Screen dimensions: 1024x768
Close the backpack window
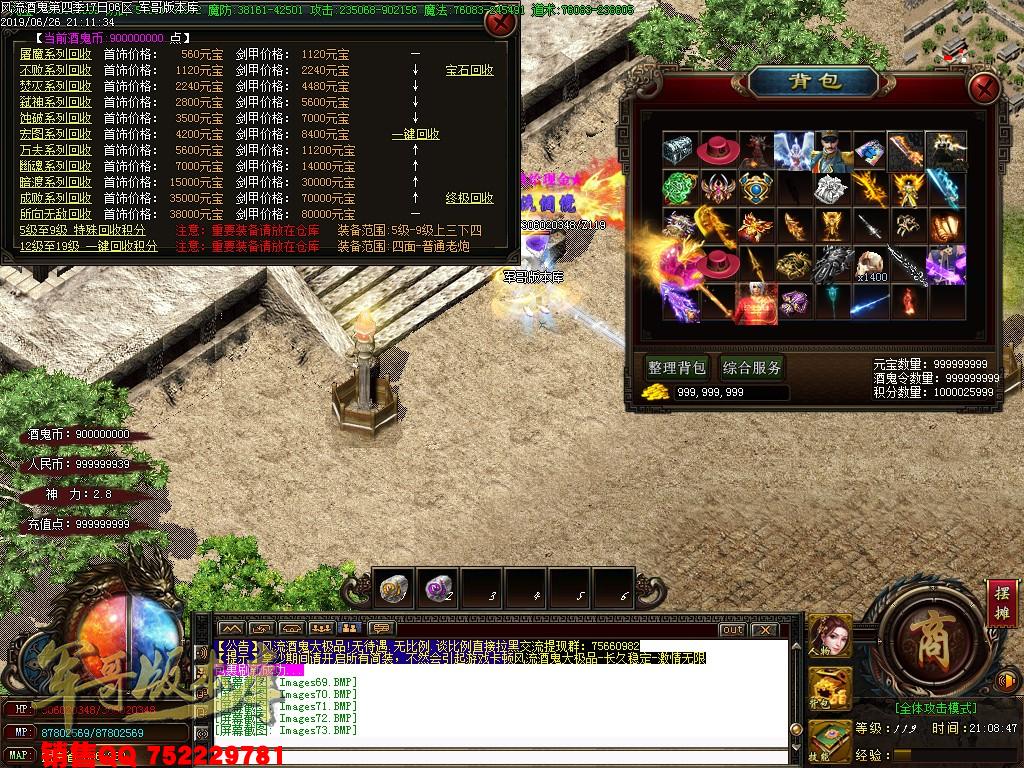pyautogui.click(x=984, y=85)
